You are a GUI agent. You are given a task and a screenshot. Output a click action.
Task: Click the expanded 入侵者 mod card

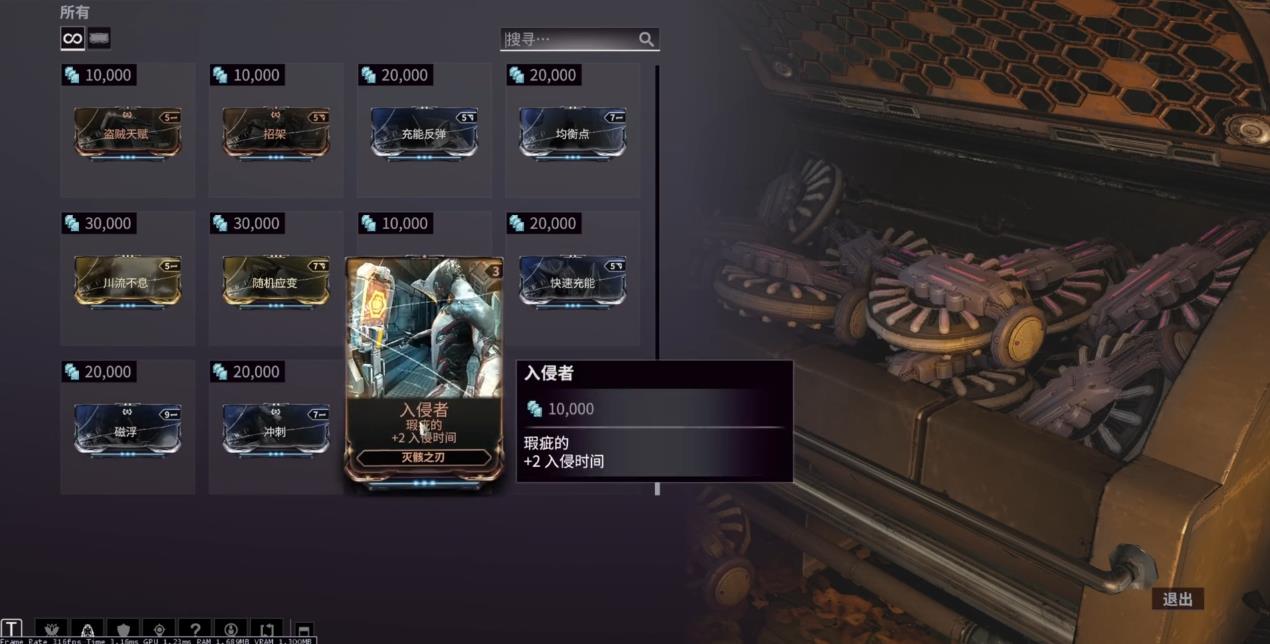424,370
